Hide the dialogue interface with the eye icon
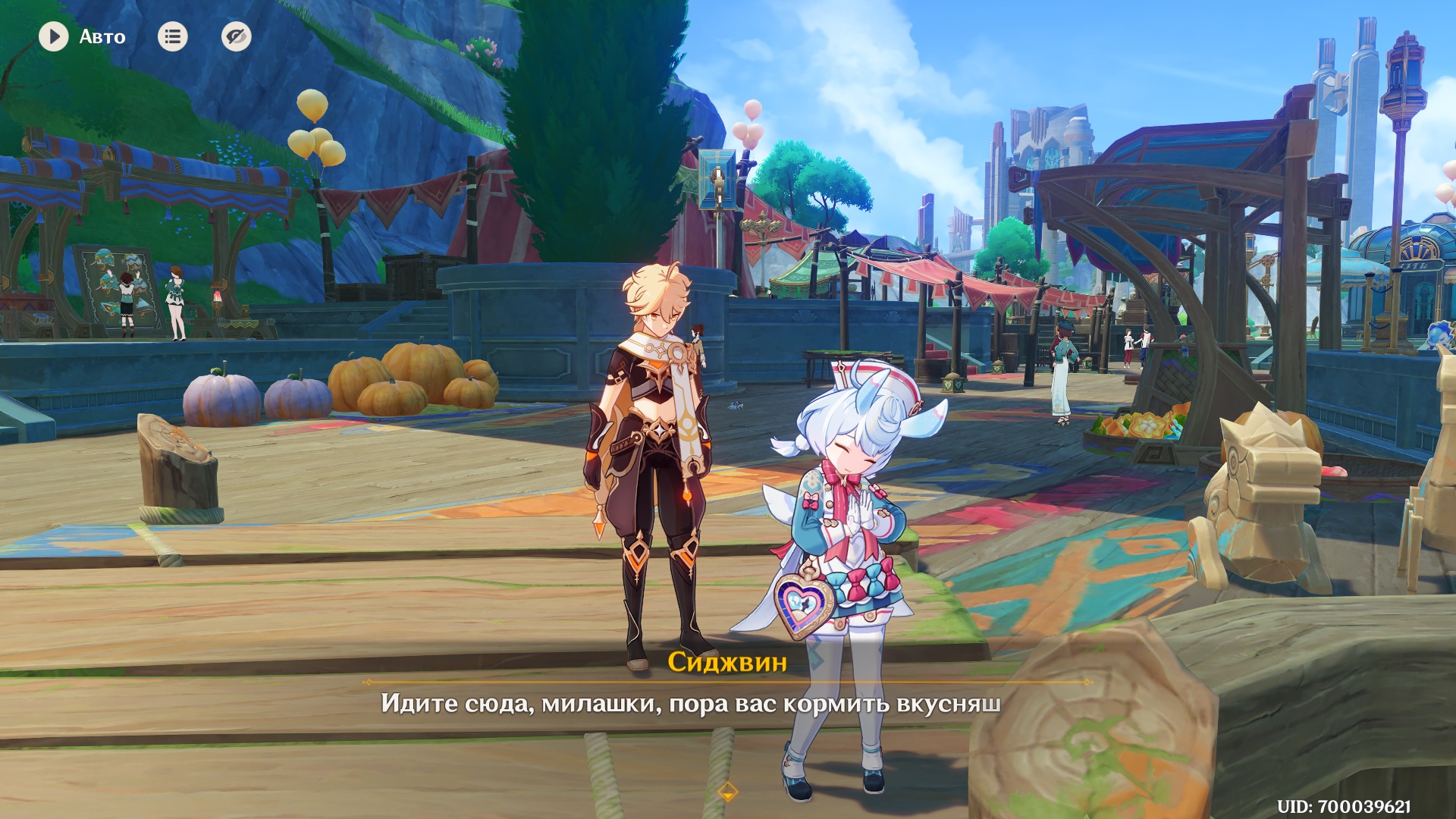Screen dimensions: 1456x819 (236, 36)
